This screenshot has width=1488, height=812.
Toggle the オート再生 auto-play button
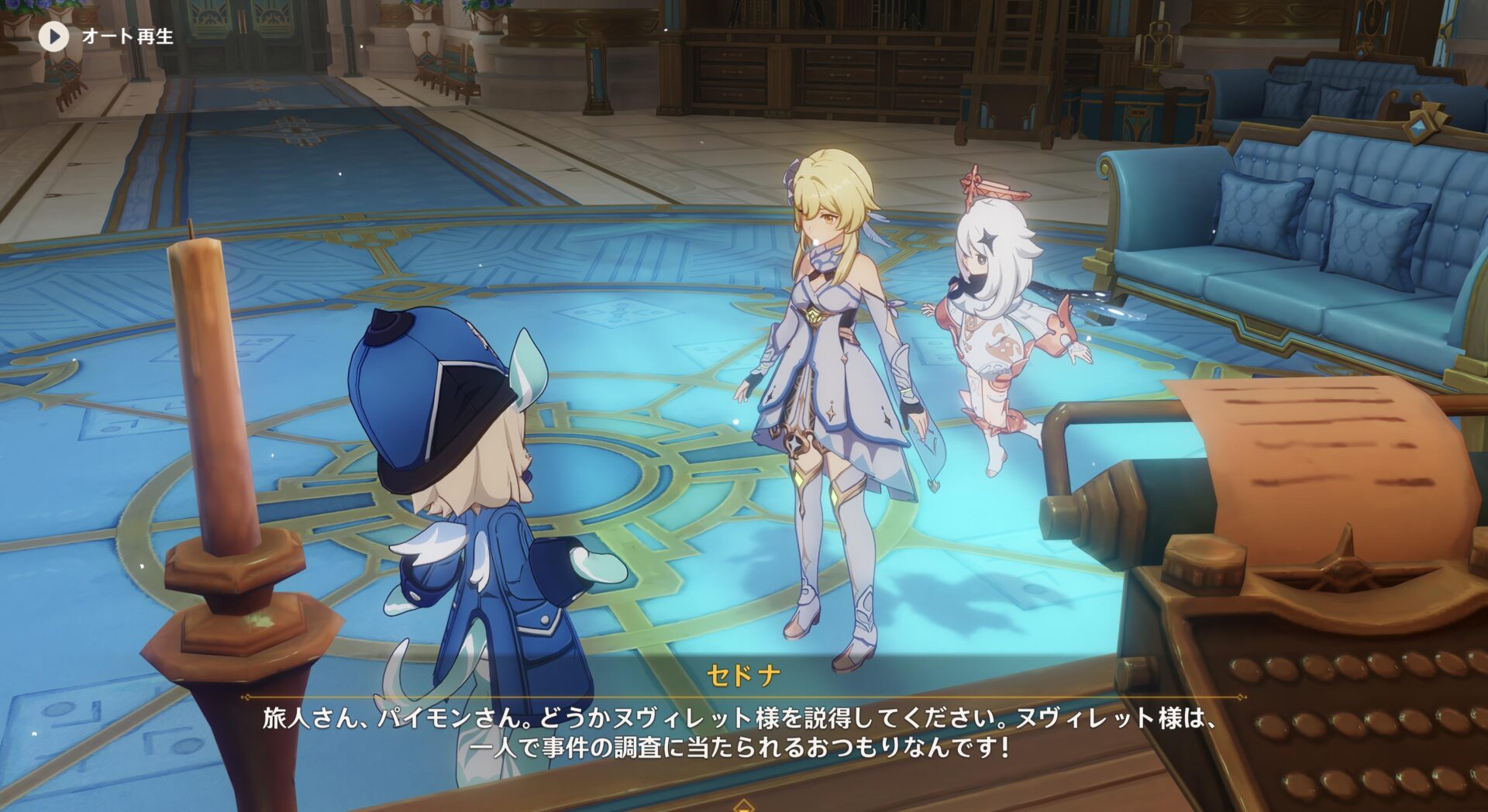[54, 36]
